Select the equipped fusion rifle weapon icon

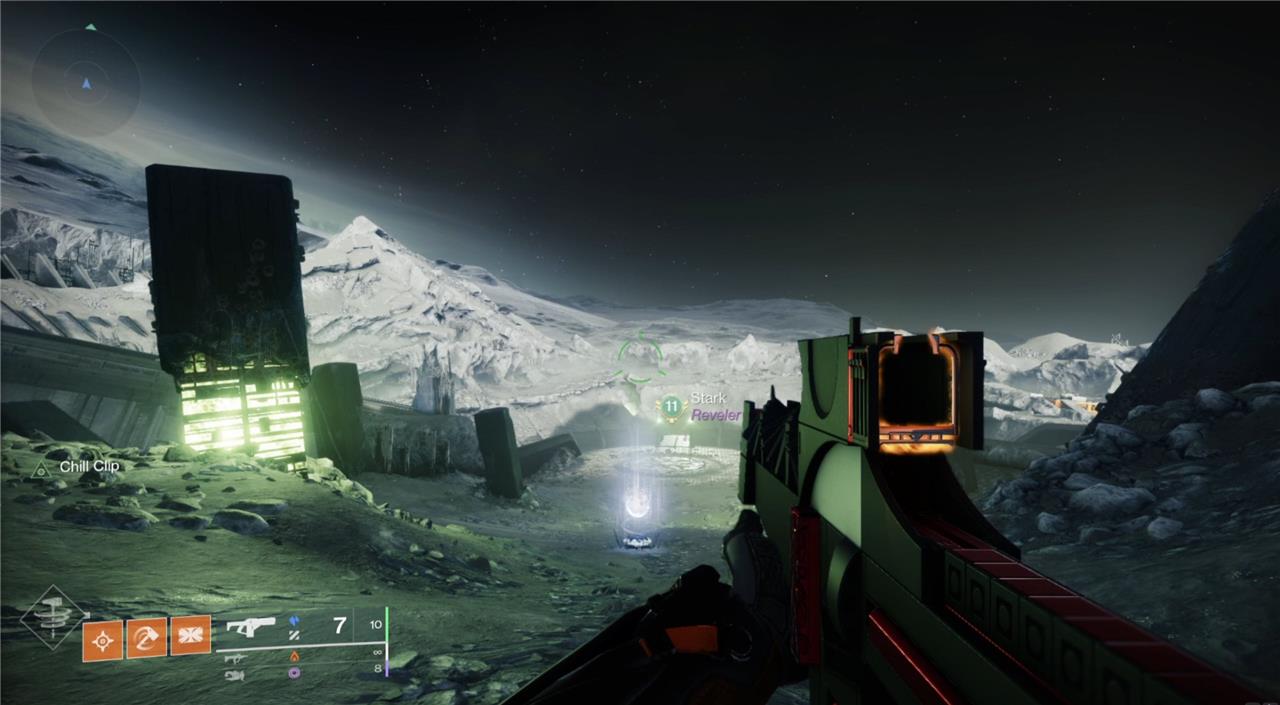point(250,627)
